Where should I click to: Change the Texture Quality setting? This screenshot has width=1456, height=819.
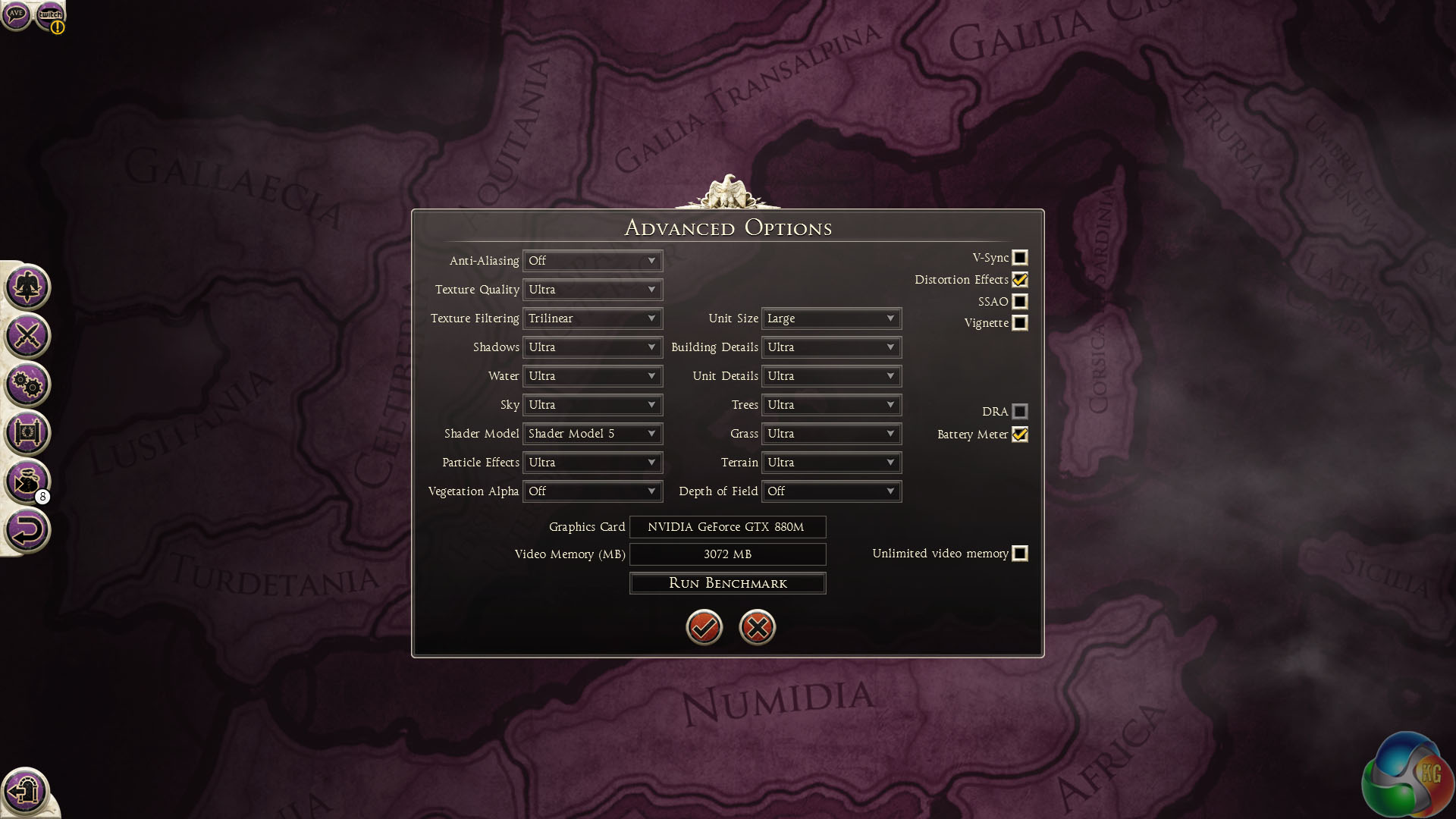click(x=592, y=290)
